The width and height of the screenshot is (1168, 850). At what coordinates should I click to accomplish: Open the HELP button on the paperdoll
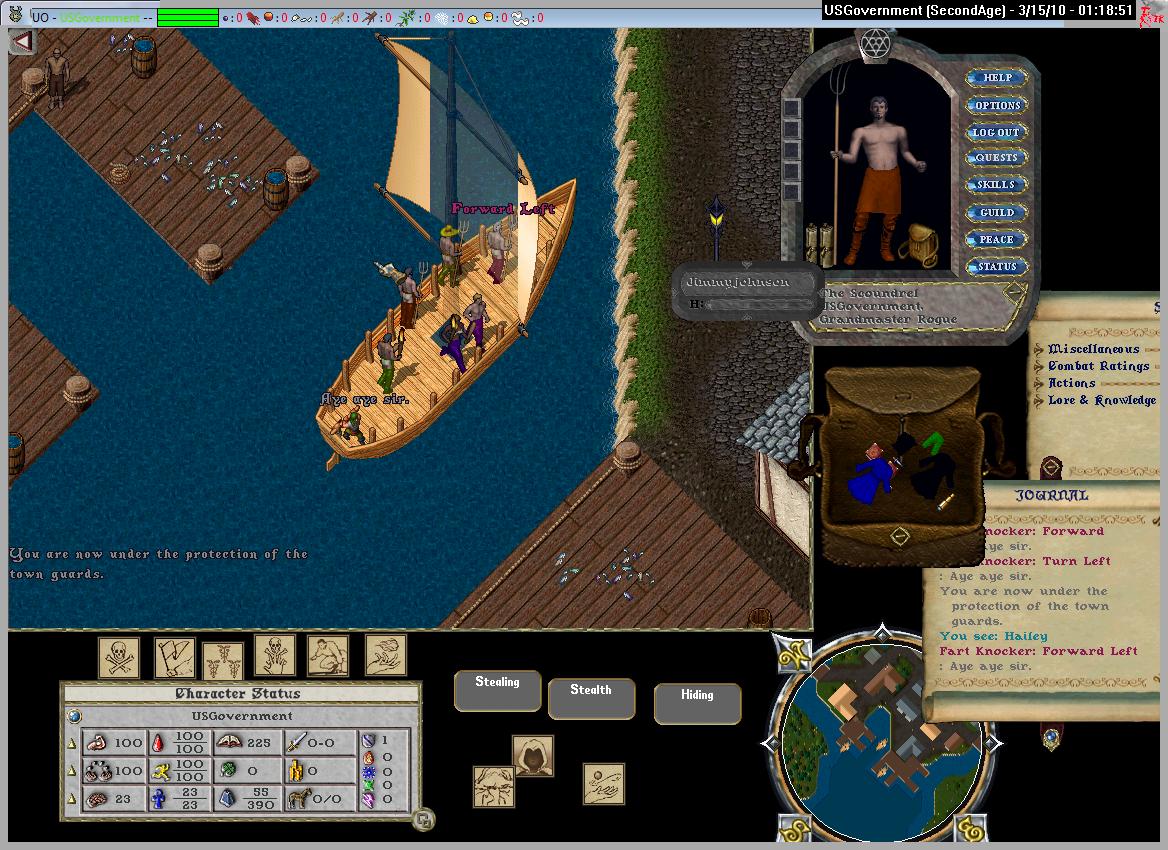997,78
